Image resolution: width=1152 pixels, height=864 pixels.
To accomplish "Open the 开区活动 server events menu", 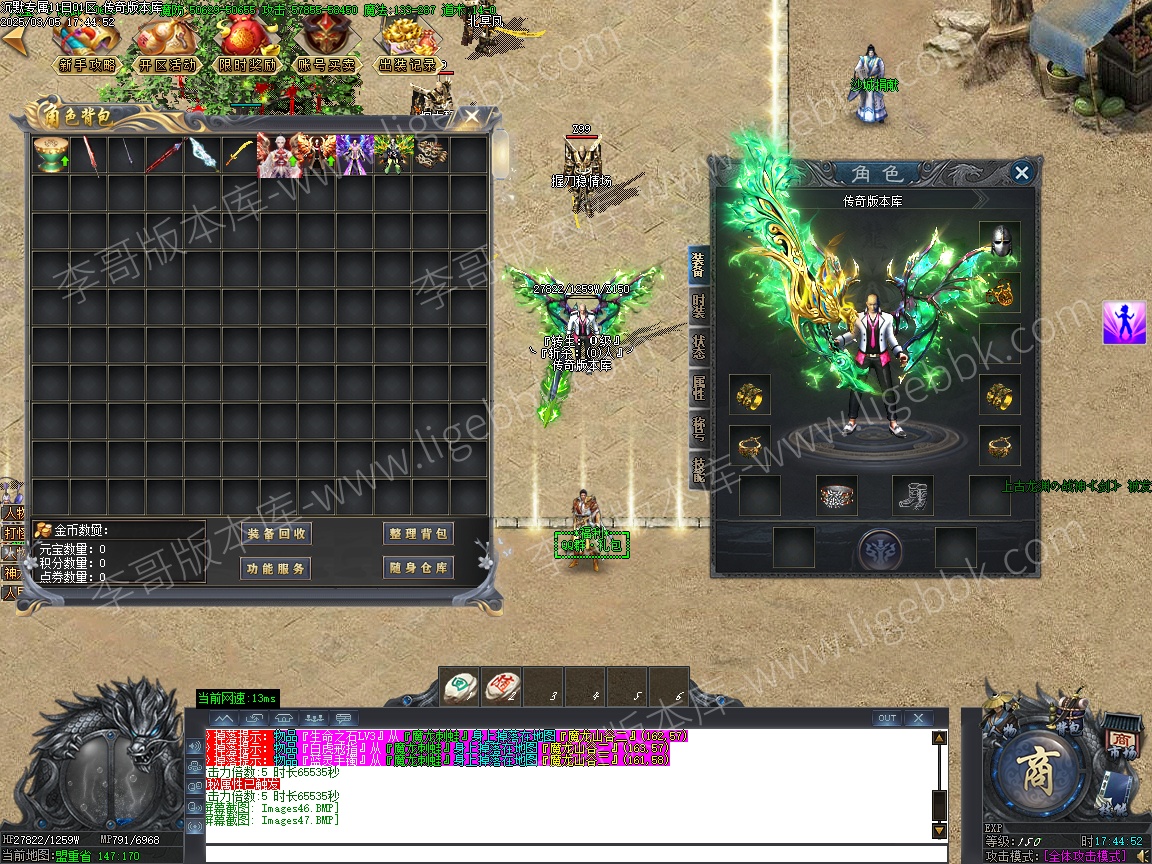I will point(167,64).
